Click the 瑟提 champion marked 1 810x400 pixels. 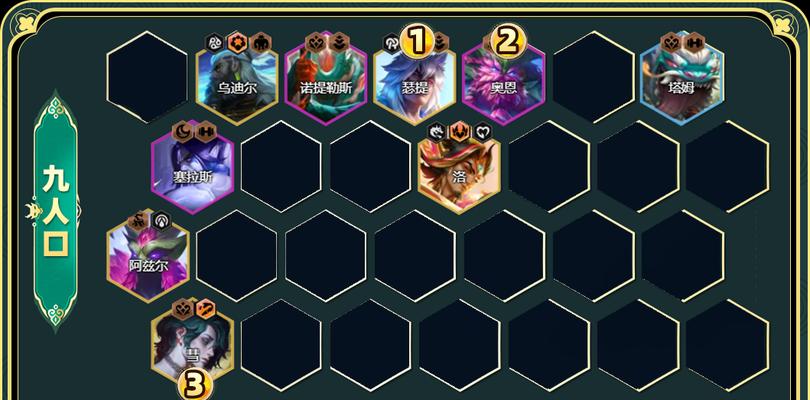414,78
